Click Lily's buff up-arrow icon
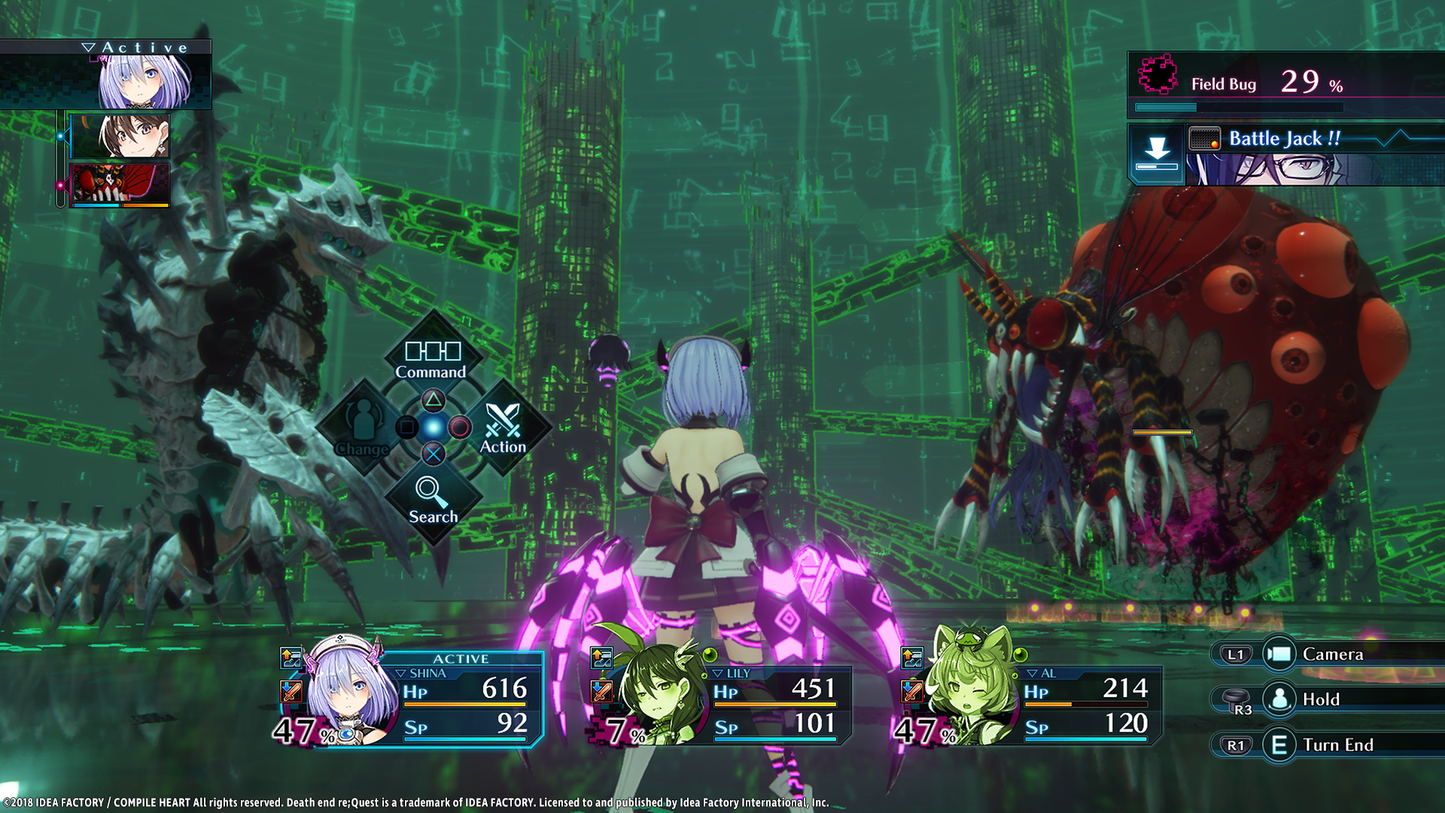 click(x=599, y=657)
